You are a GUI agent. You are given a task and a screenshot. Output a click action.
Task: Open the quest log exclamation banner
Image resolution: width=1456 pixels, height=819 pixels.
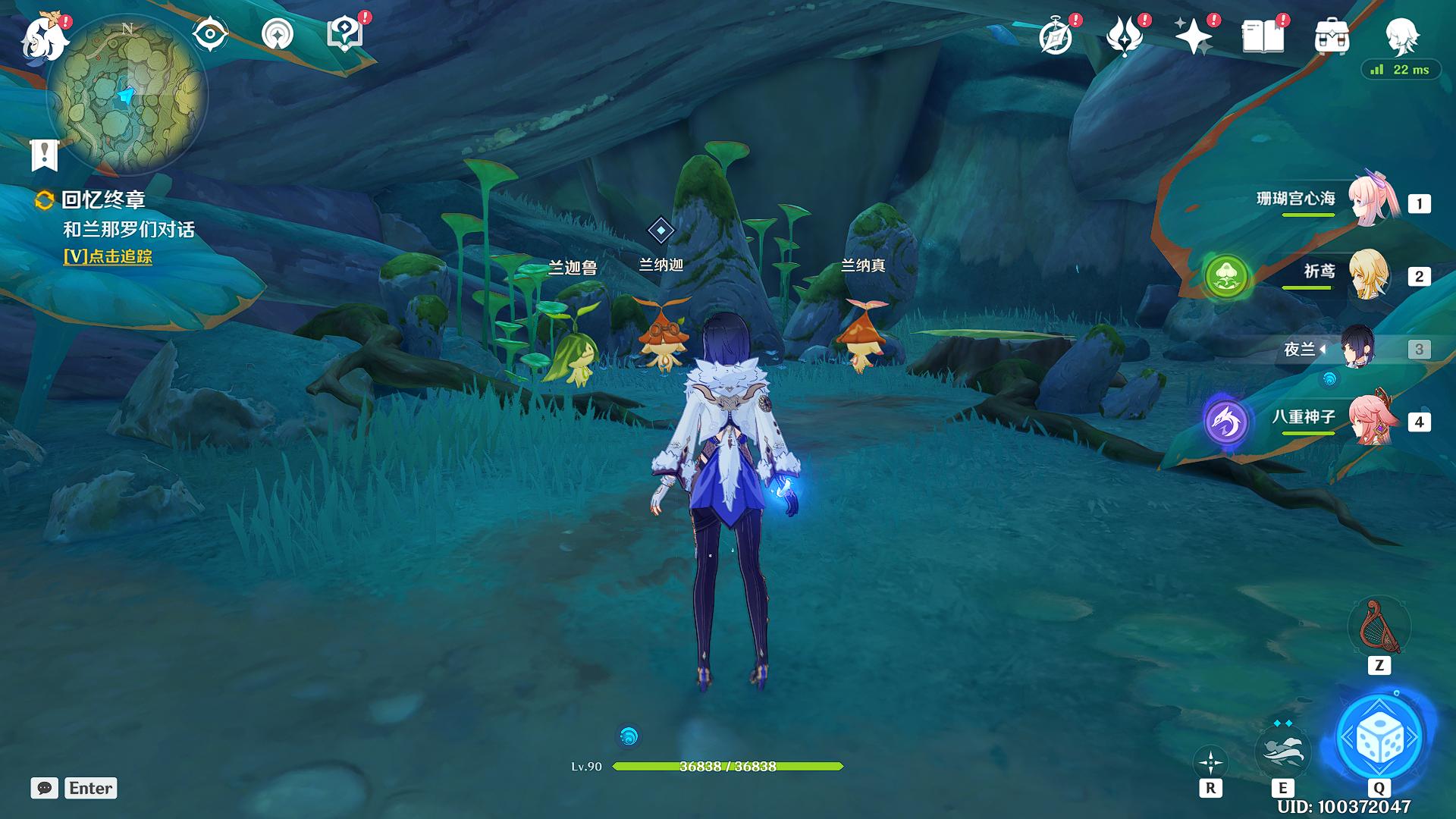point(45,155)
